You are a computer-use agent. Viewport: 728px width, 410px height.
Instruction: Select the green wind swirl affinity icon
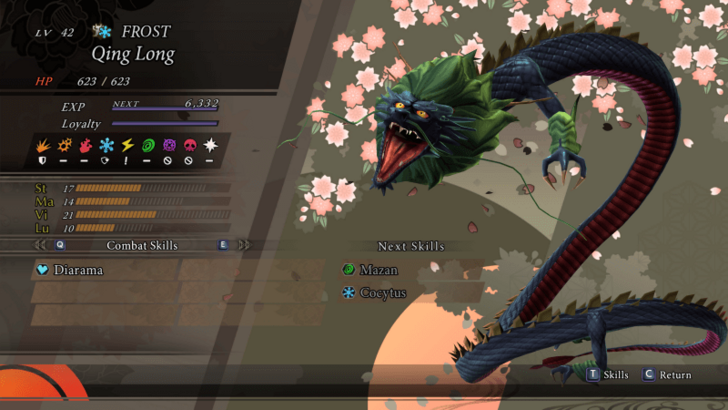[x=148, y=145]
